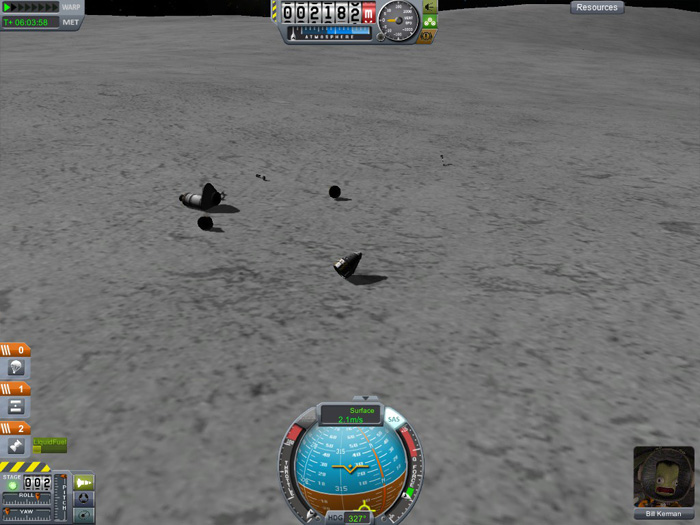Click the green stage activation light
Image resolution: width=700 pixels, height=525 pixels.
coord(13,483)
